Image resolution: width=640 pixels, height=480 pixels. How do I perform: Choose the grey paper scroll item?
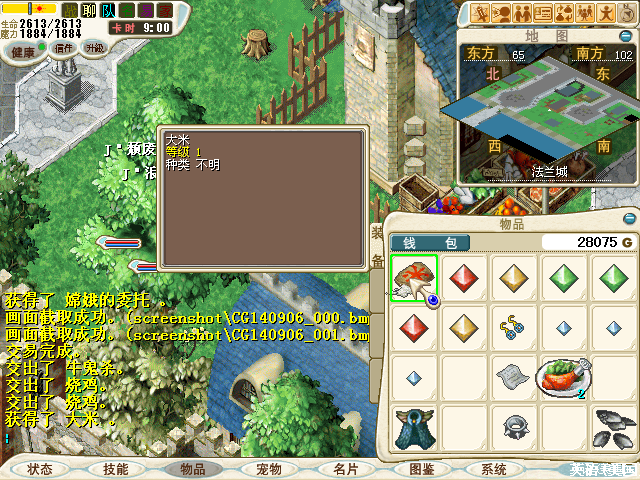click(513, 376)
